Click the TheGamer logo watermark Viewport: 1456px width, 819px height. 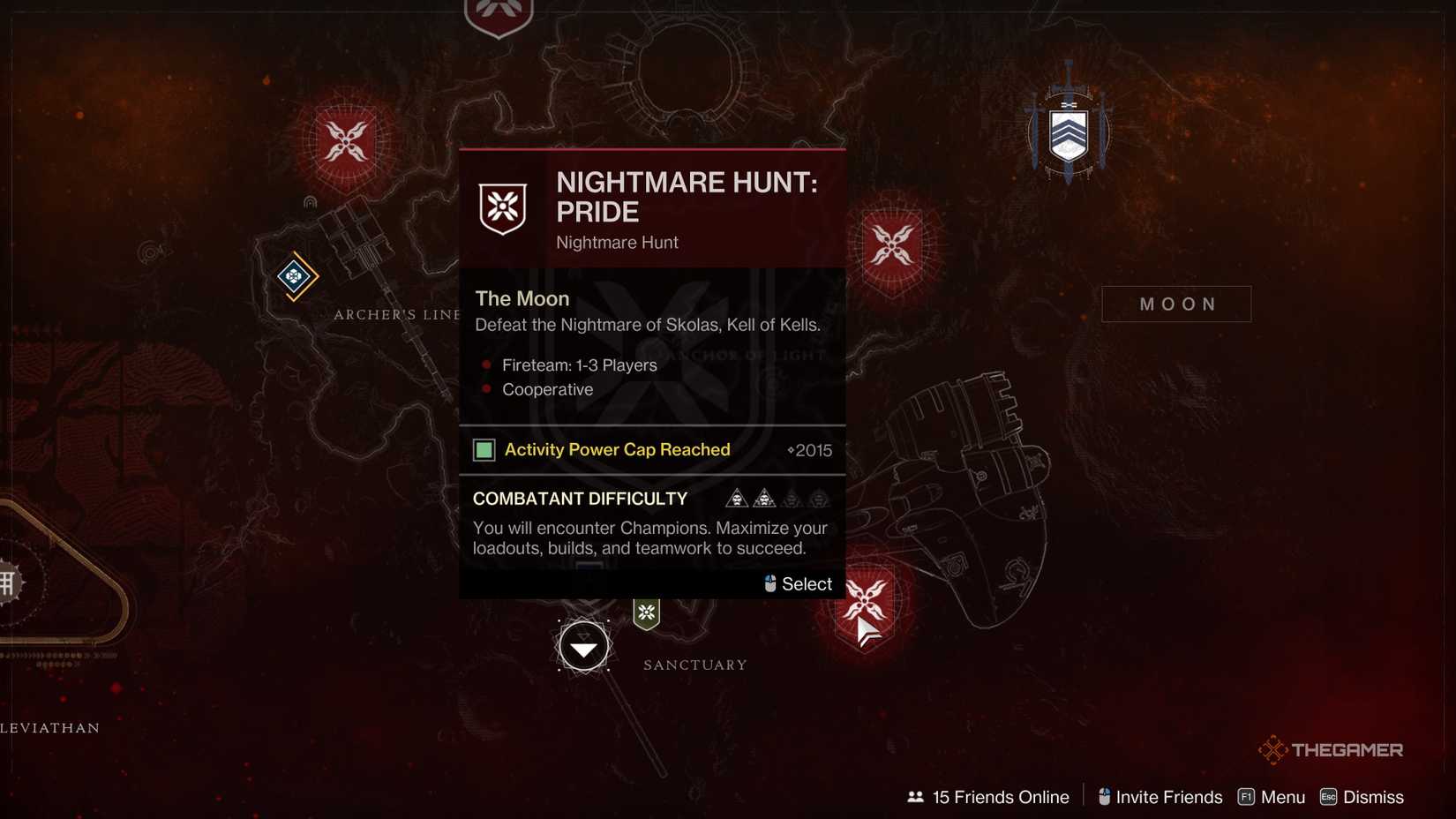click(1331, 749)
